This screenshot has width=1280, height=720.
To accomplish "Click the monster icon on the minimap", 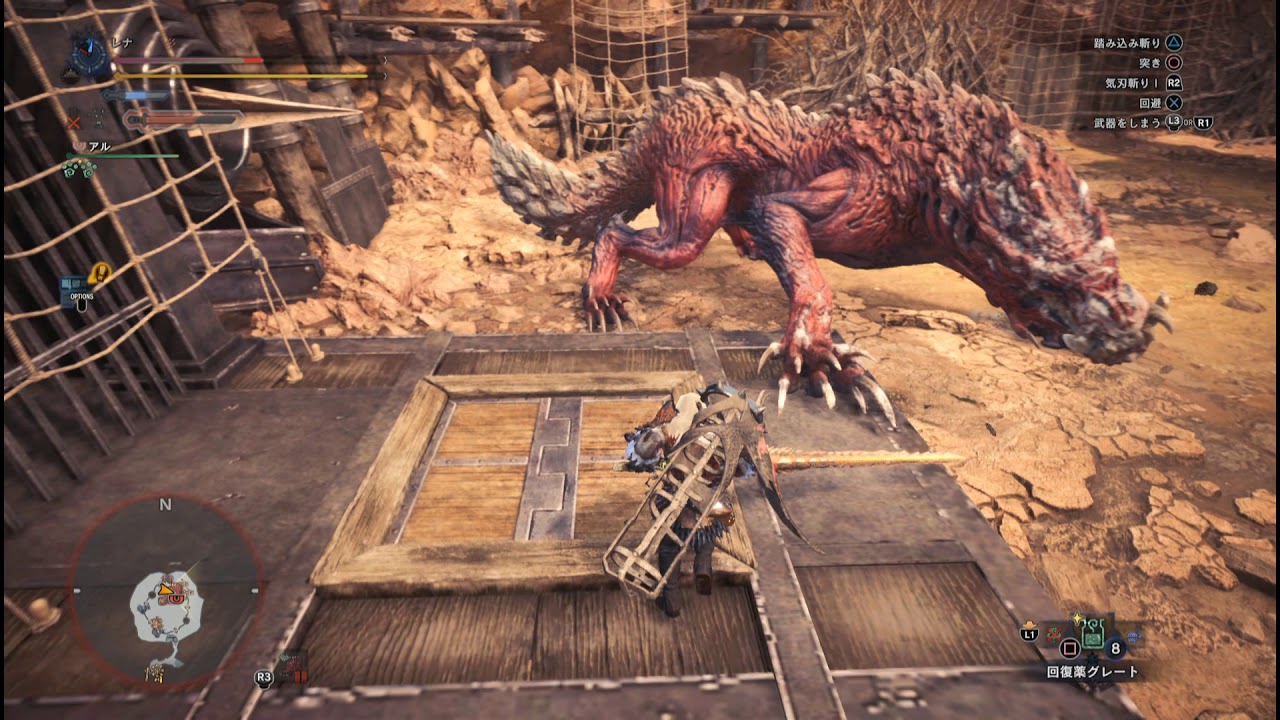I will (174, 598).
